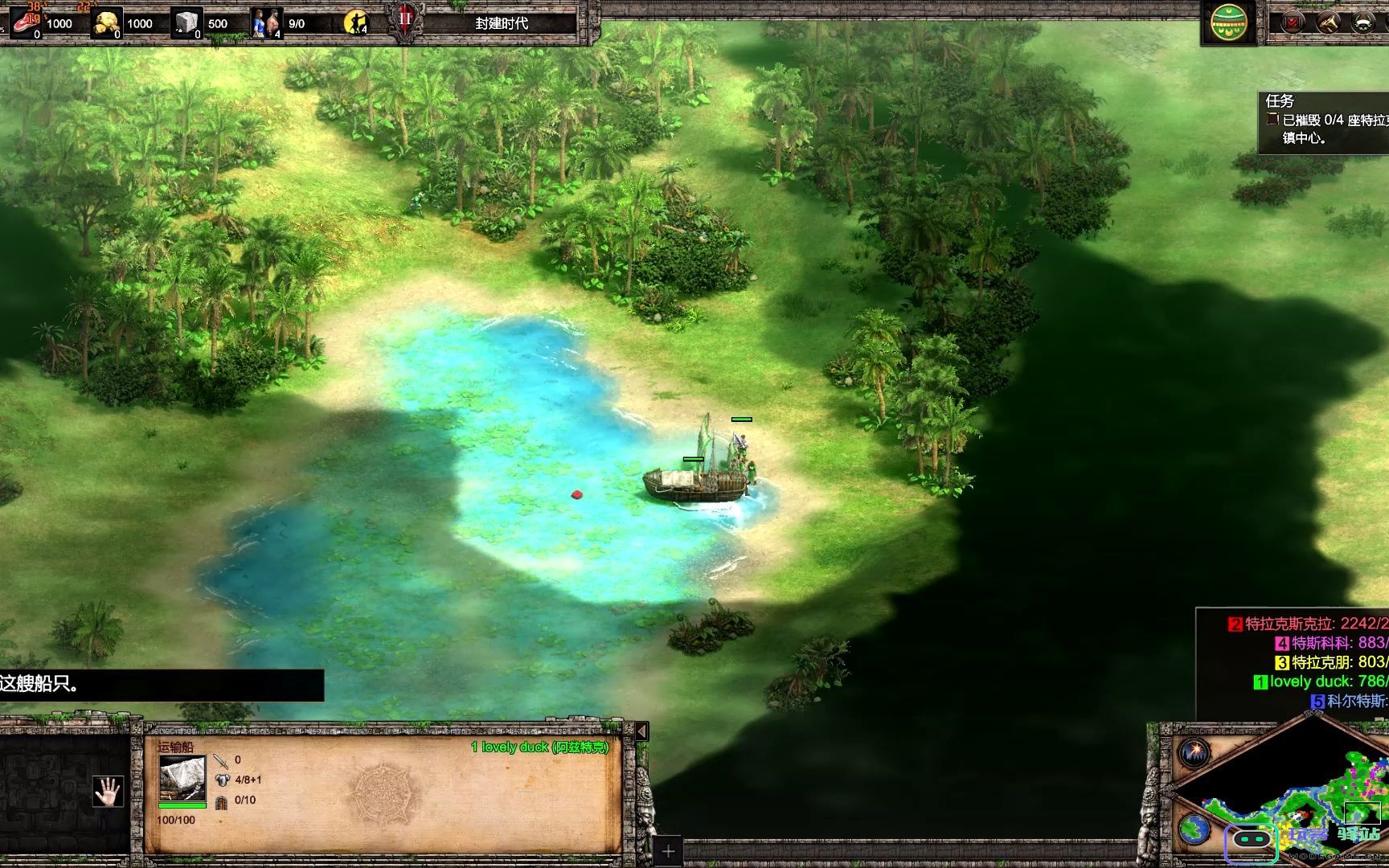Click the robot face overlay icon

coord(1251,841)
